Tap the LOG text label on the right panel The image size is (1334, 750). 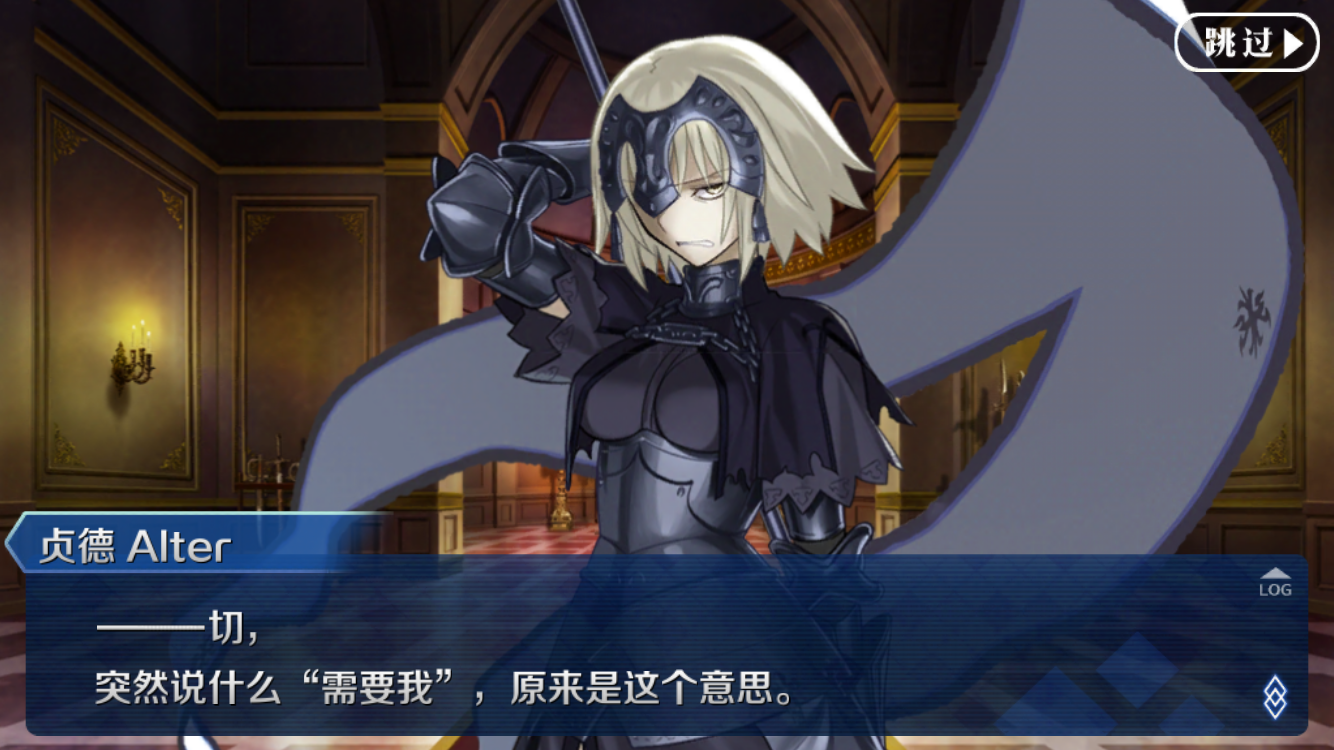pyautogui.click(x=1275, y=589)
